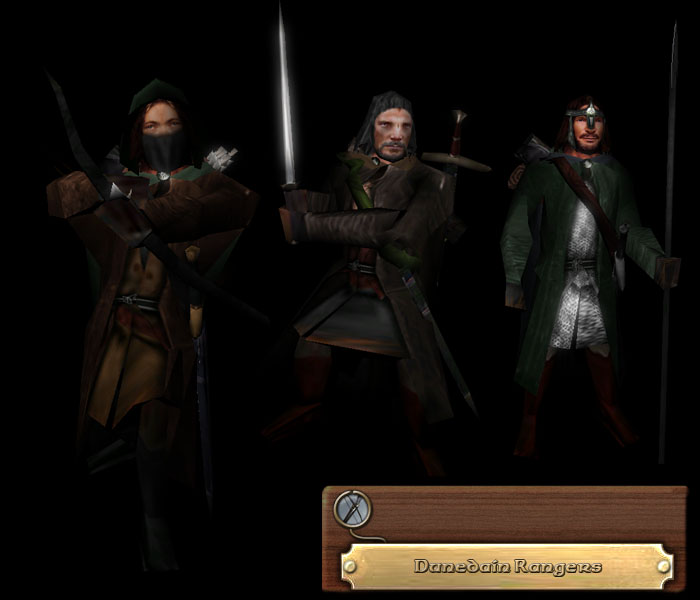Image resolution: width=700 pixels, height=600 pixels.
Task: Select the crossed weapons round icon
Action: coord(352,509)
